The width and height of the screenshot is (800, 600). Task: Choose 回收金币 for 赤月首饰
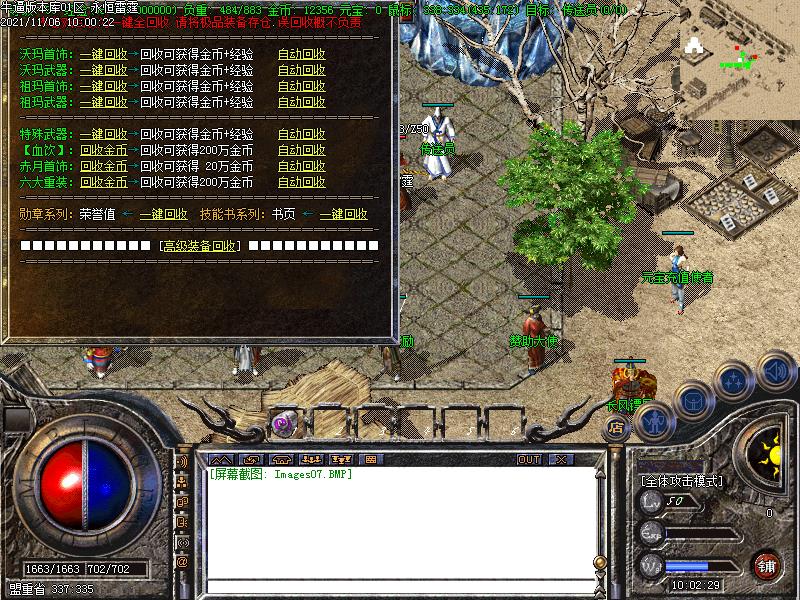pyautogui.click(x=104, y=166)
